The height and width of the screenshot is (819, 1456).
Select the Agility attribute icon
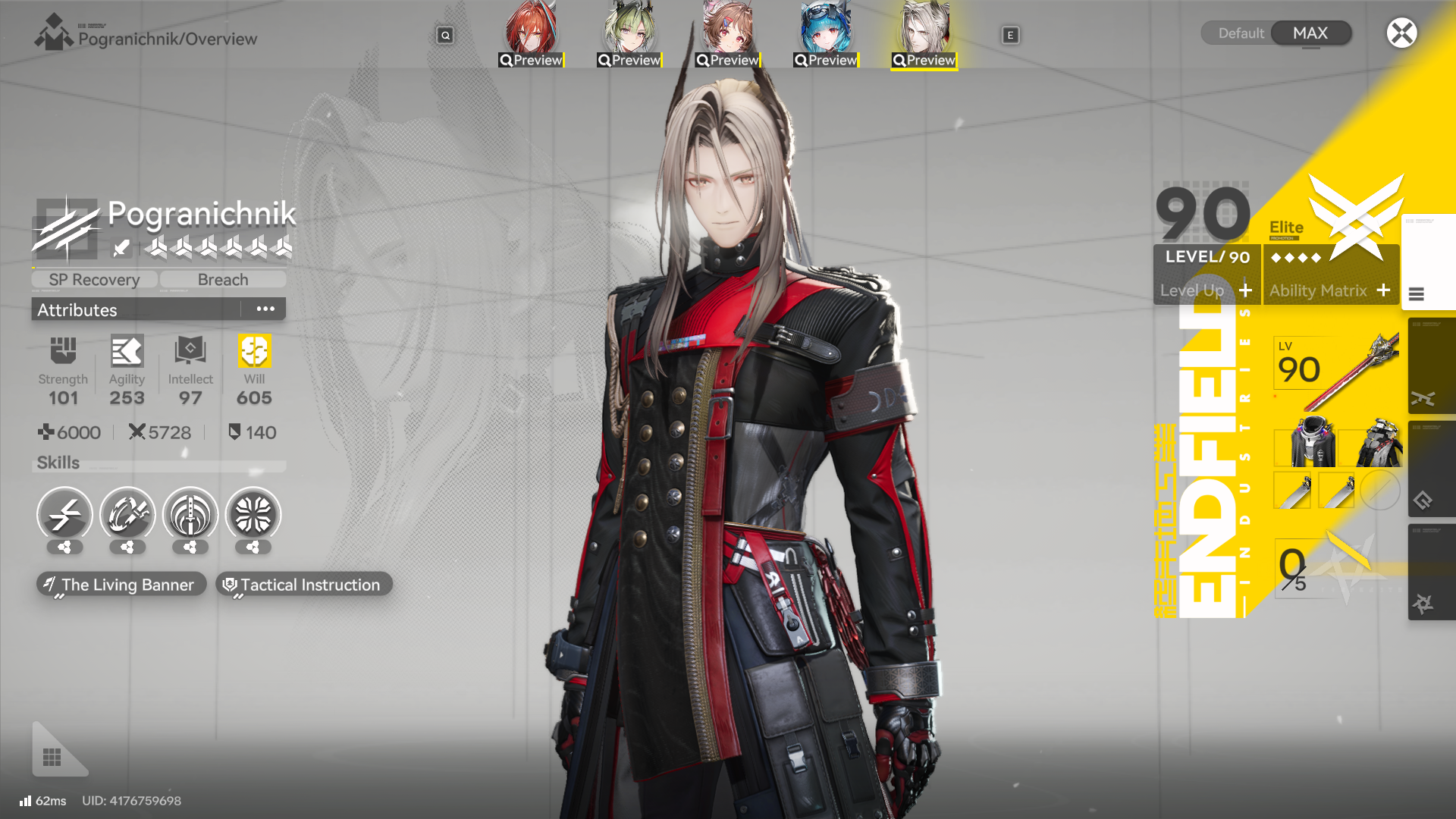point(126,350)
